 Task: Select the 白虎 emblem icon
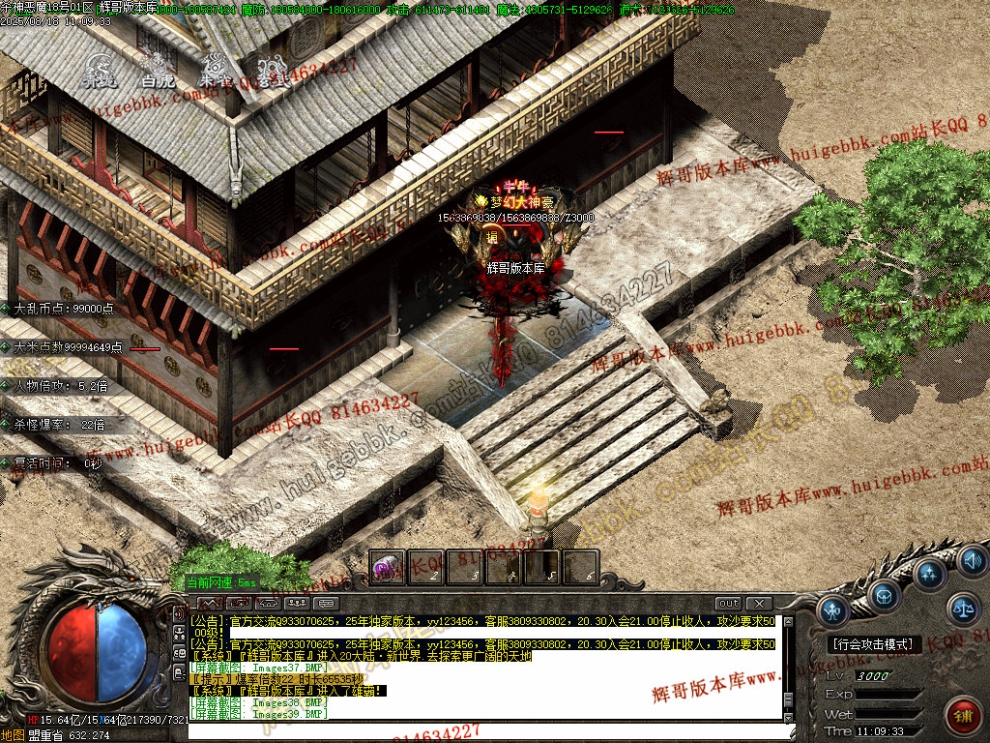[158, 70]
